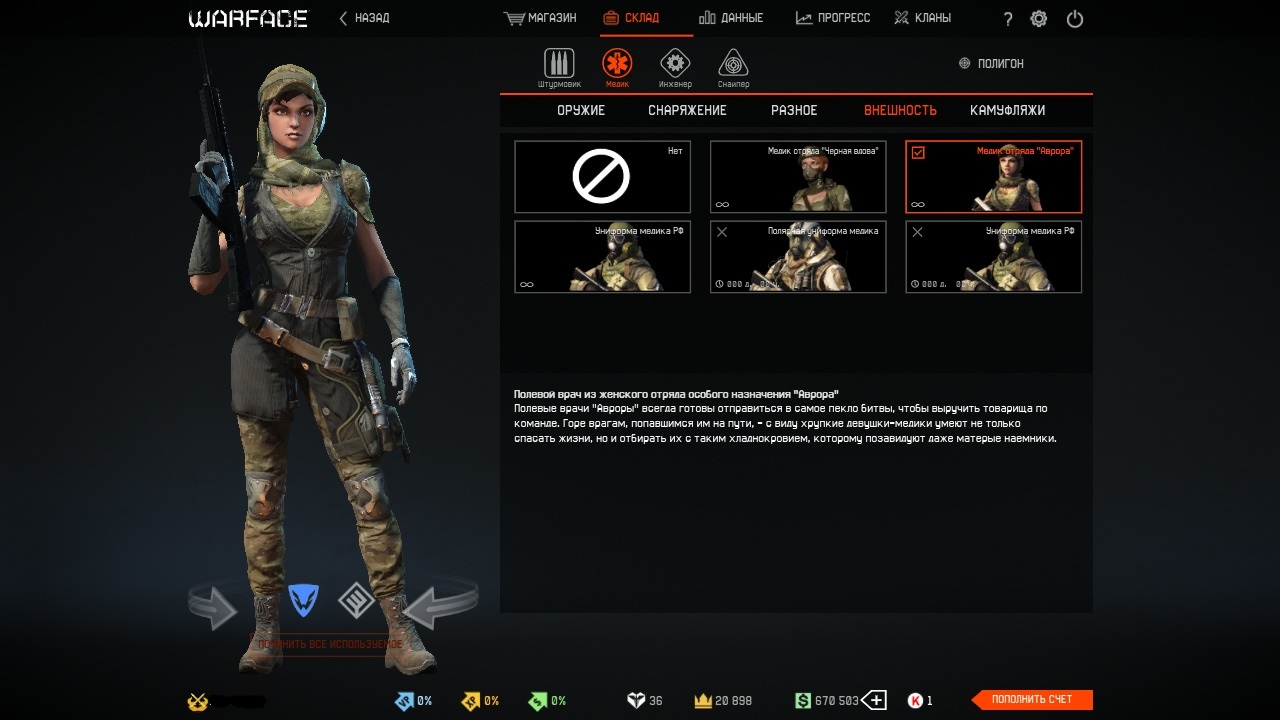Go back with the НАЗАД button

click(365, 18)
